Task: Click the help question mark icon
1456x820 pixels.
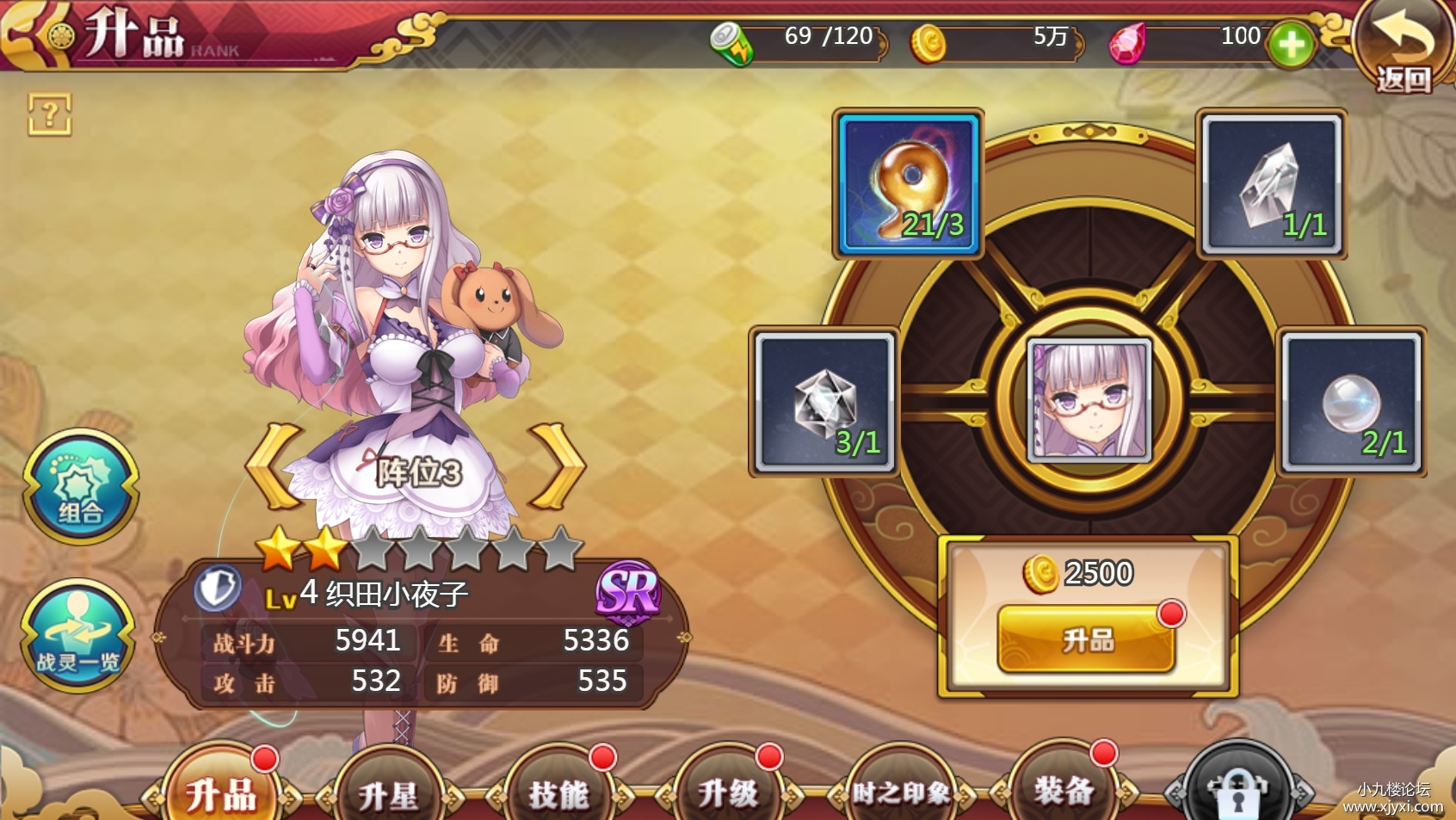Action: pyautogui.click(x=52, y=114)
